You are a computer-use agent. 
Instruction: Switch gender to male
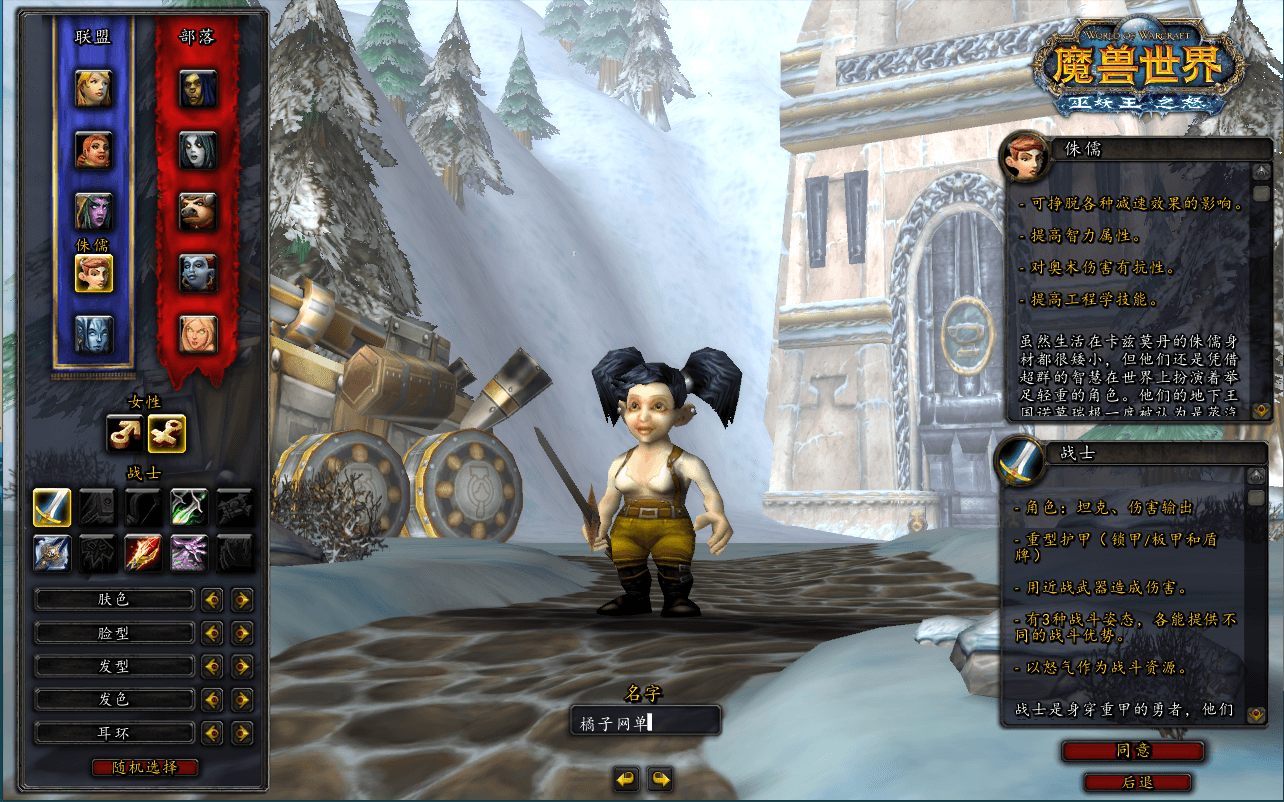125,433
